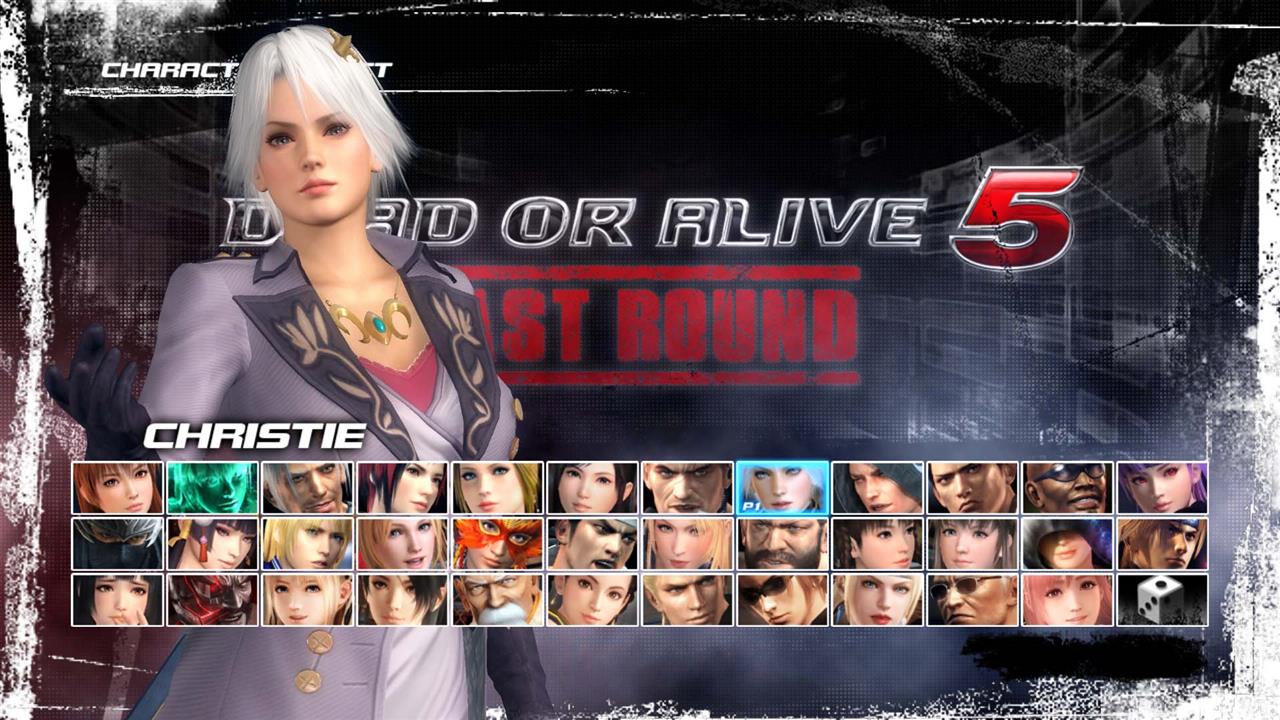Pick the orange masked La Mariposa portrait

(496, 545)
